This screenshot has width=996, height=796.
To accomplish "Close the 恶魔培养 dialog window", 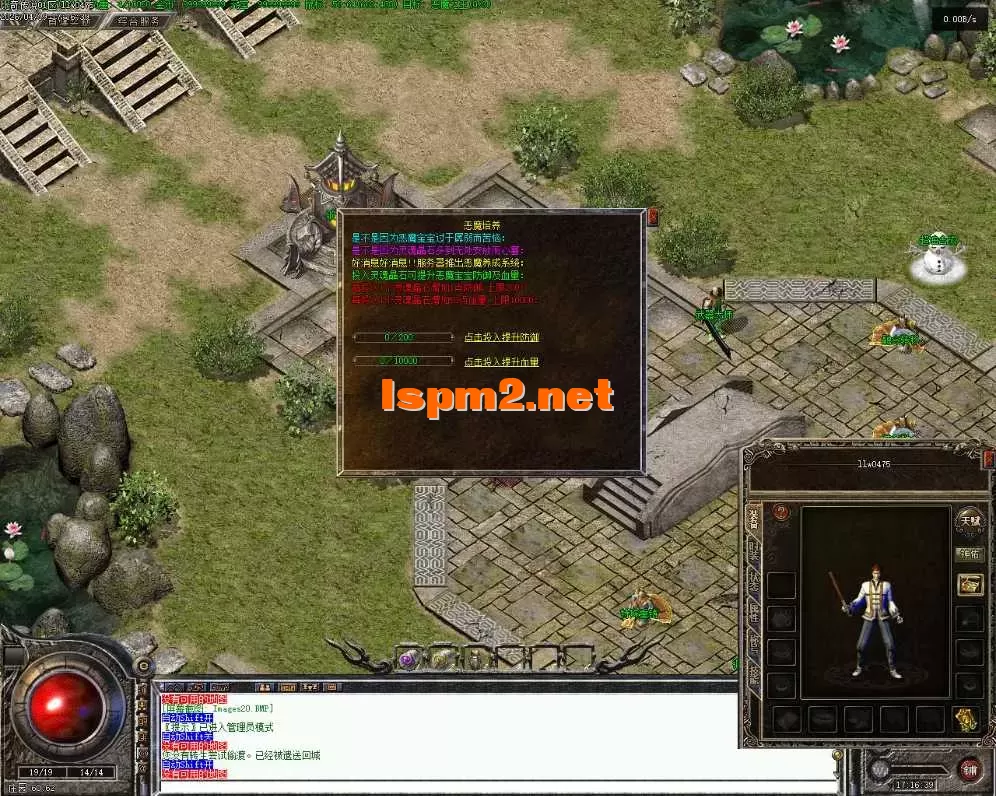I will 653,215.
